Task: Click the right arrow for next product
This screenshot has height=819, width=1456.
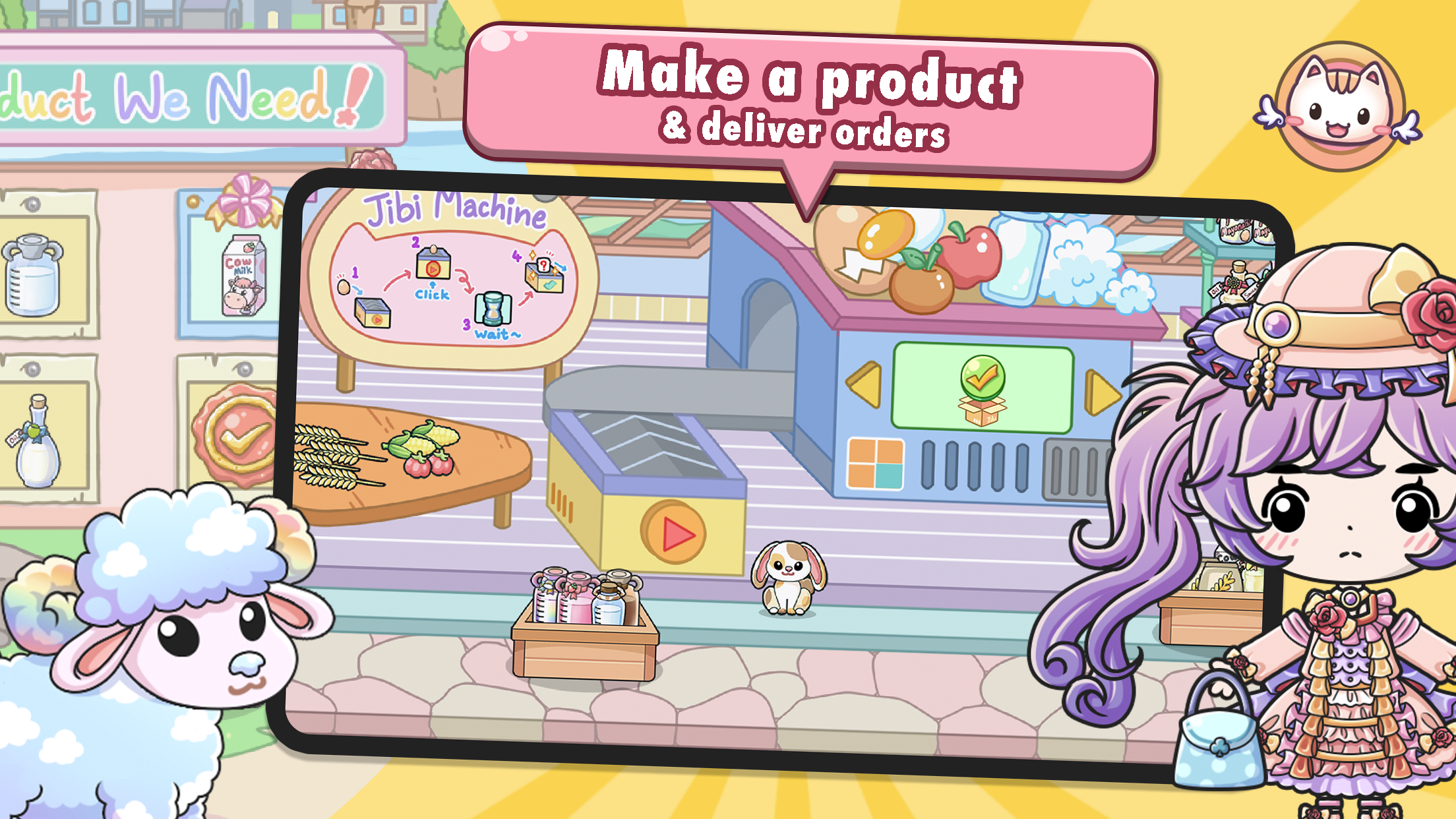Action: [1103, 392]
